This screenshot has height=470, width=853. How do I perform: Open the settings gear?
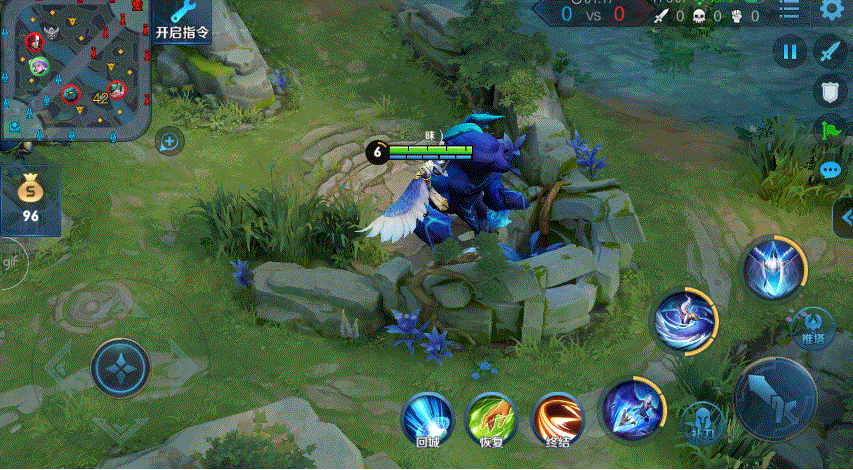831,10
